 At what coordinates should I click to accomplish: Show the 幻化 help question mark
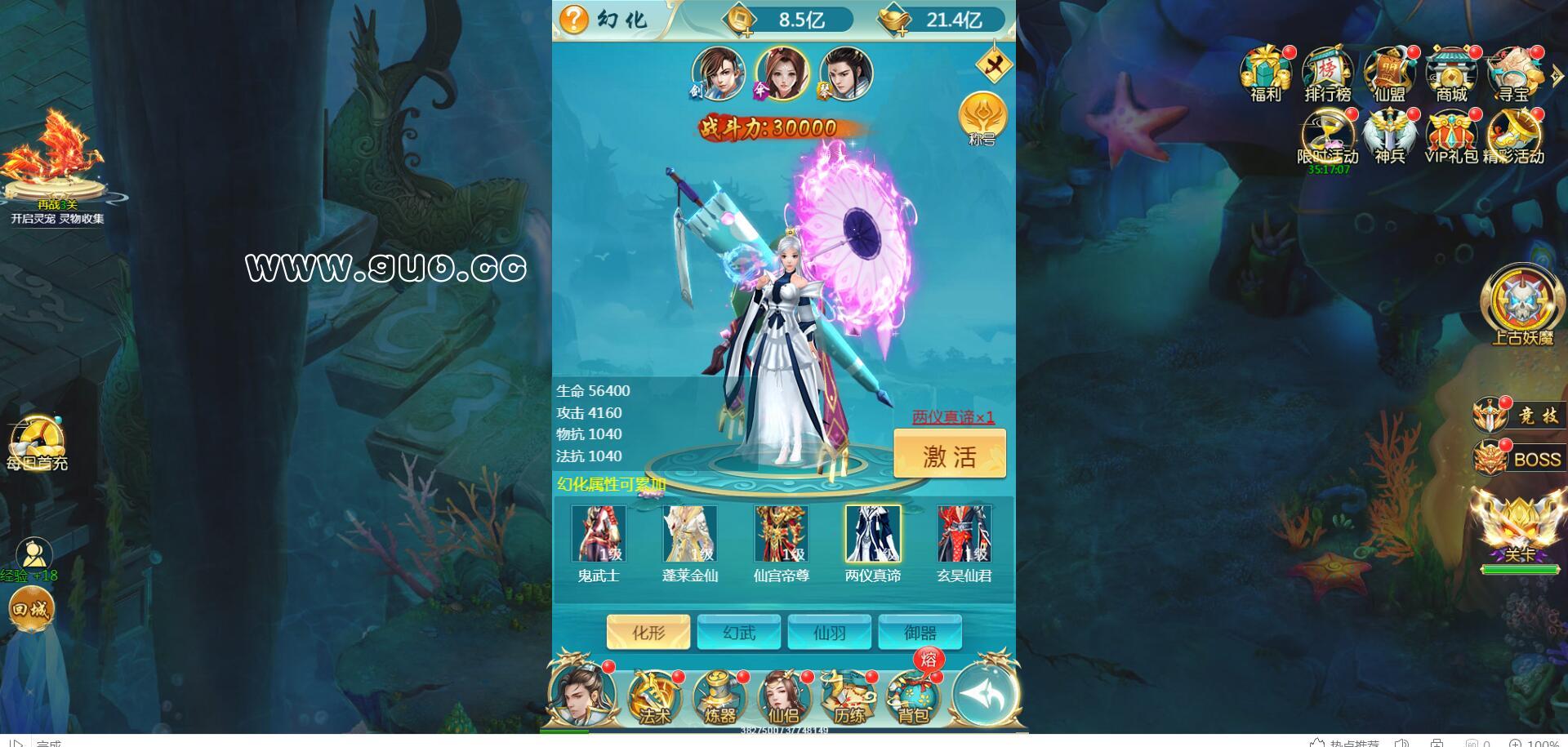point(574,19)
